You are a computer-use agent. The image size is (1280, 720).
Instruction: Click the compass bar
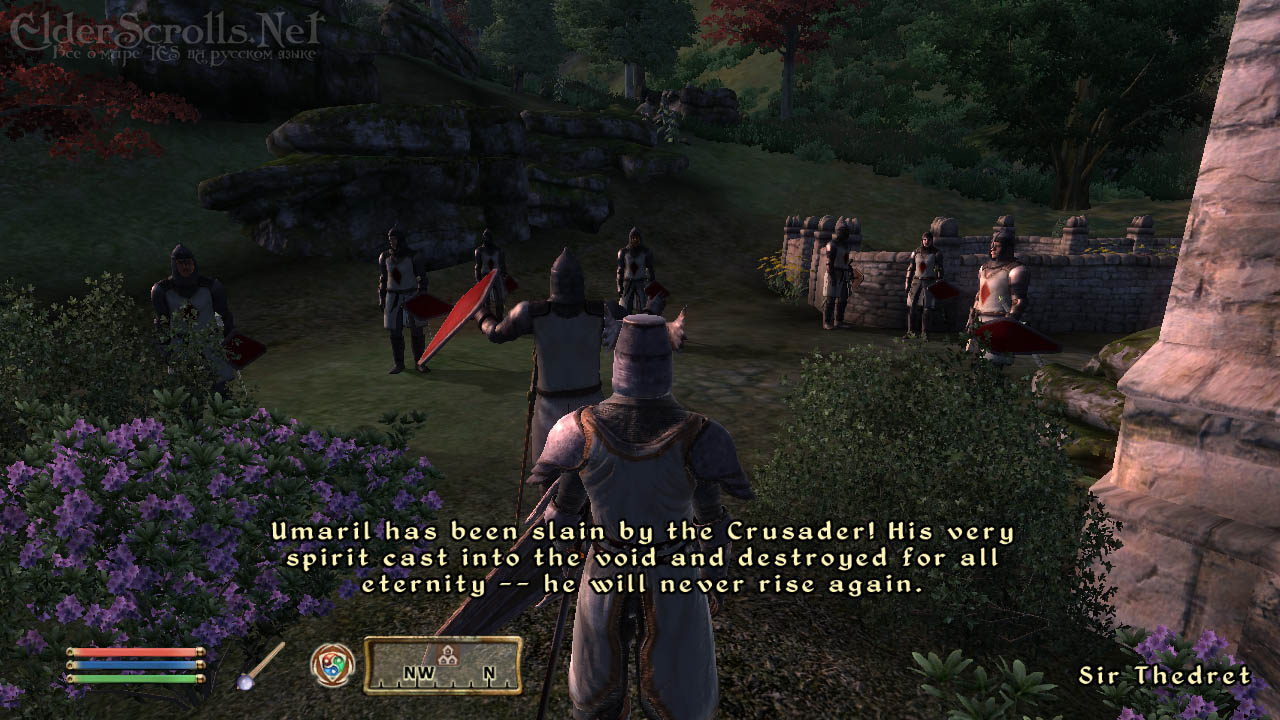pyautogui.click(x=442, y=665)
